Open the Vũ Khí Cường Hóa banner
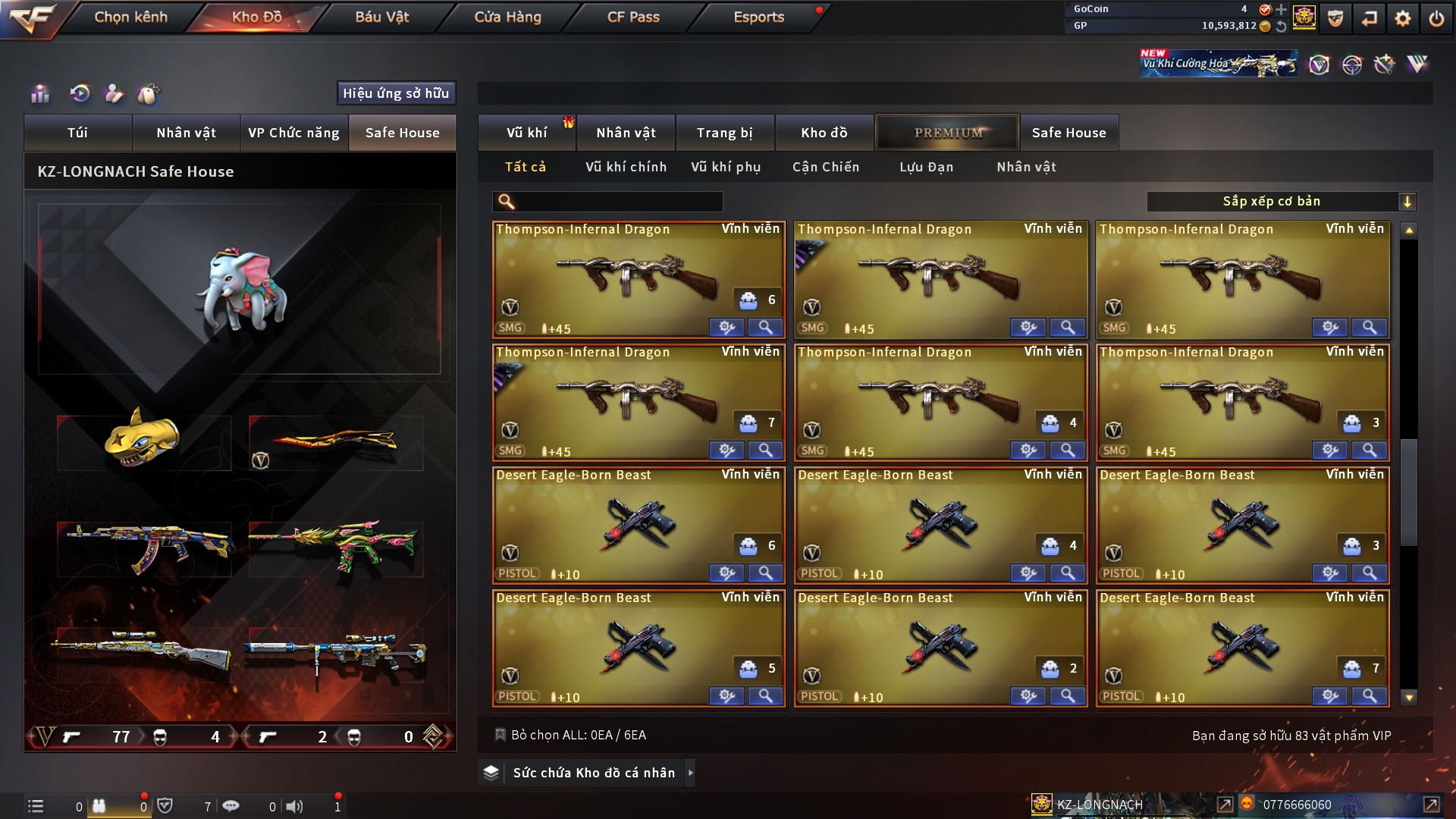 (1218, 64)
